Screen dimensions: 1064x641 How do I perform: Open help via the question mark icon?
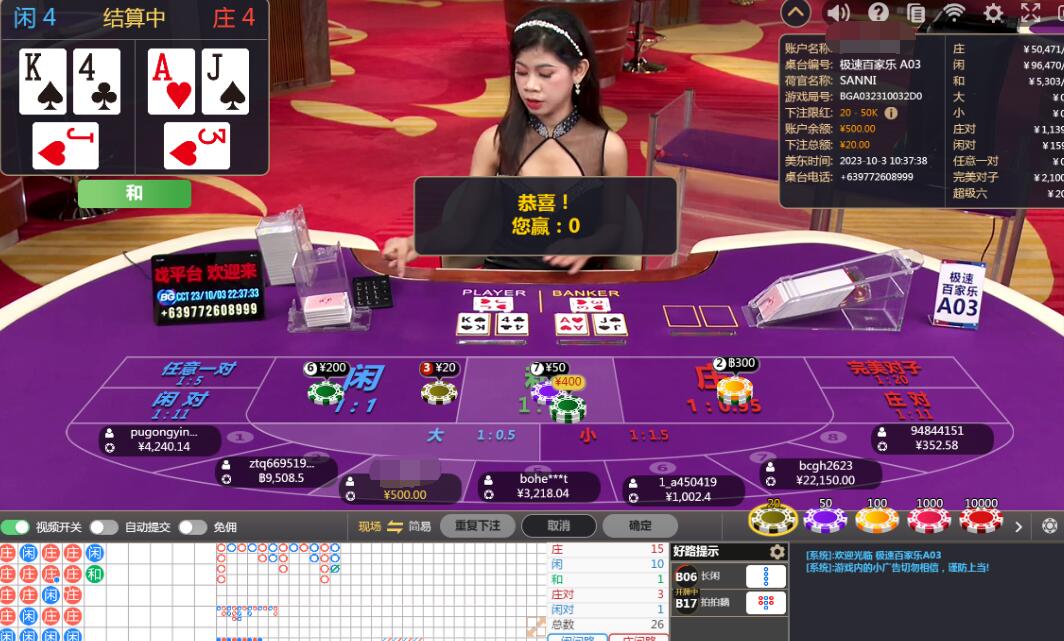878,12
